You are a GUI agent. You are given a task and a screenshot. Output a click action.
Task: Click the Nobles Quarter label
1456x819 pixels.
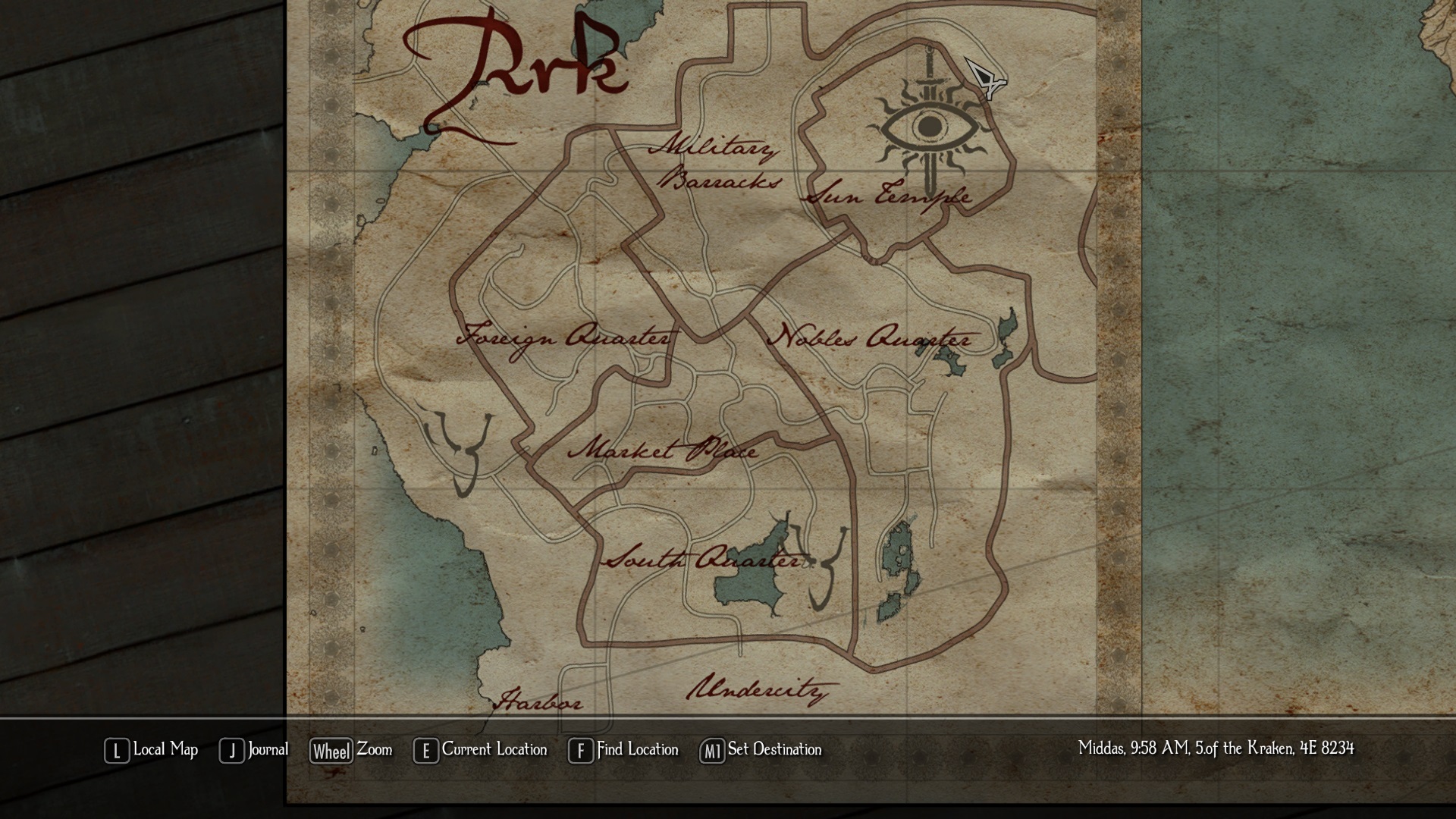coord(871,337)
